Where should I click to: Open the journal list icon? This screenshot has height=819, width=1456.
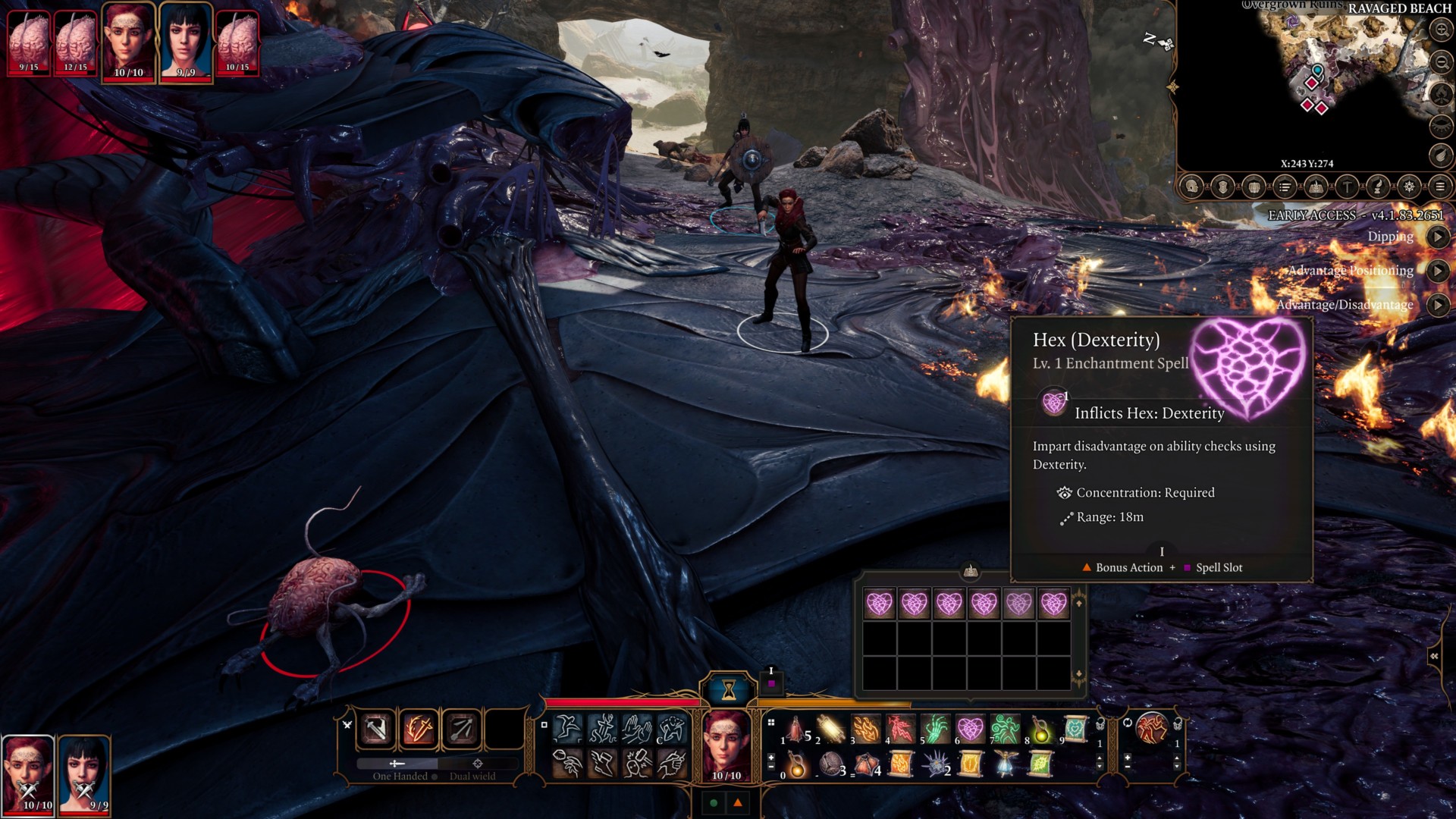tap(1285, 187)
